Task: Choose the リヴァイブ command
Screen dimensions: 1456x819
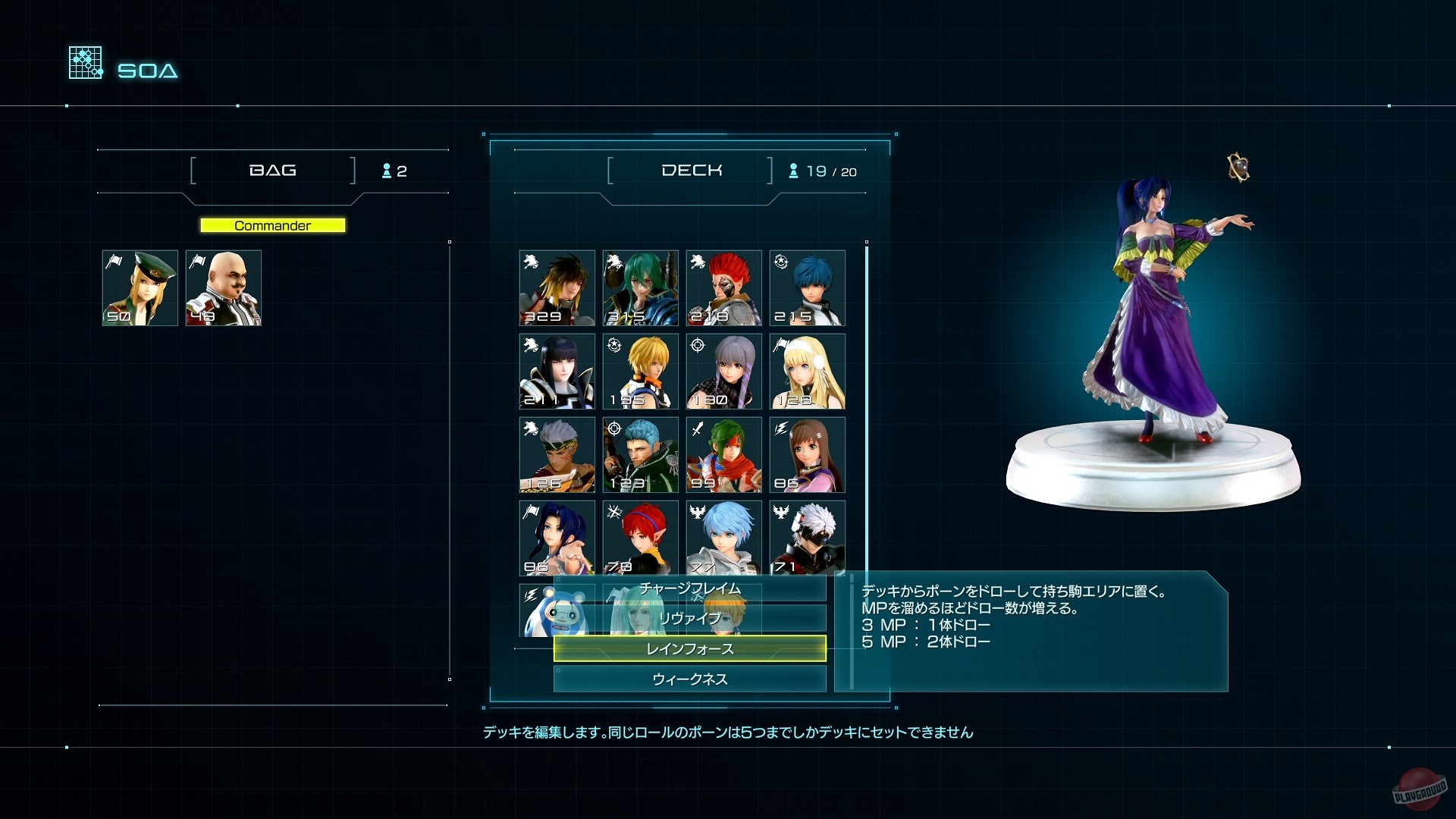Action: click(x=690, y=618)
